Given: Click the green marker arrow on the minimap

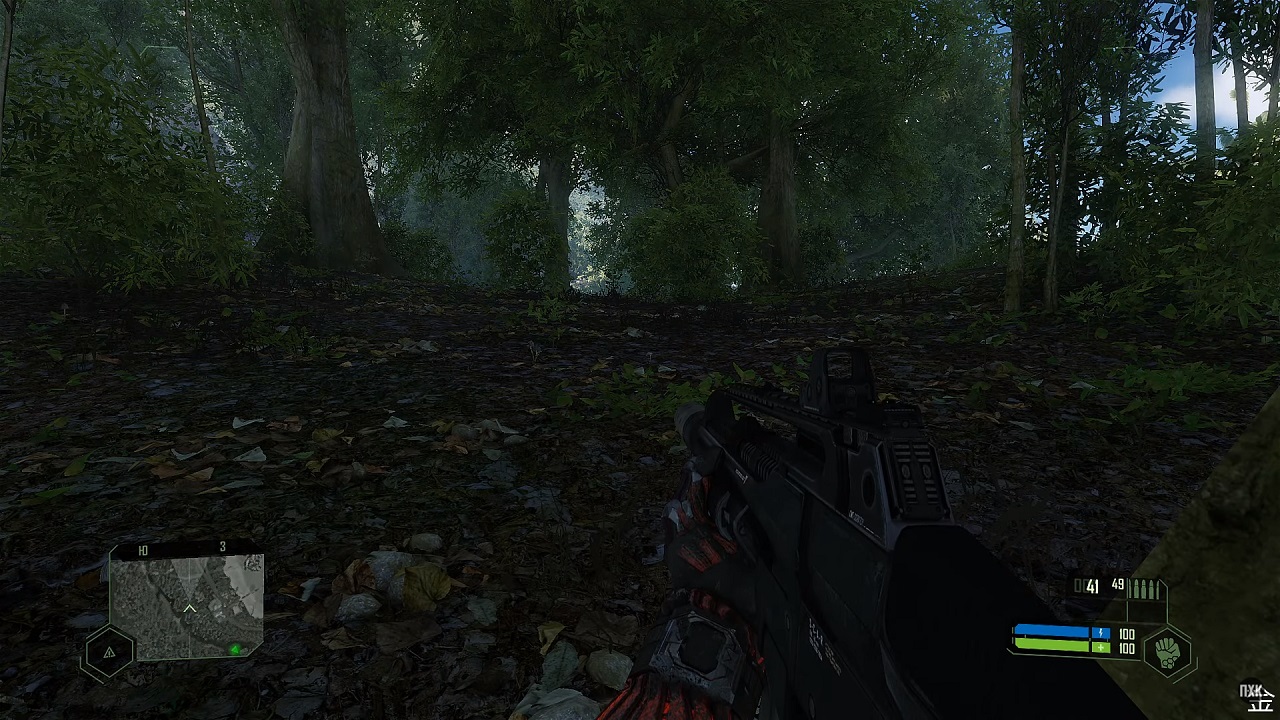Looking at the screenshot, I should coord(235,650).
